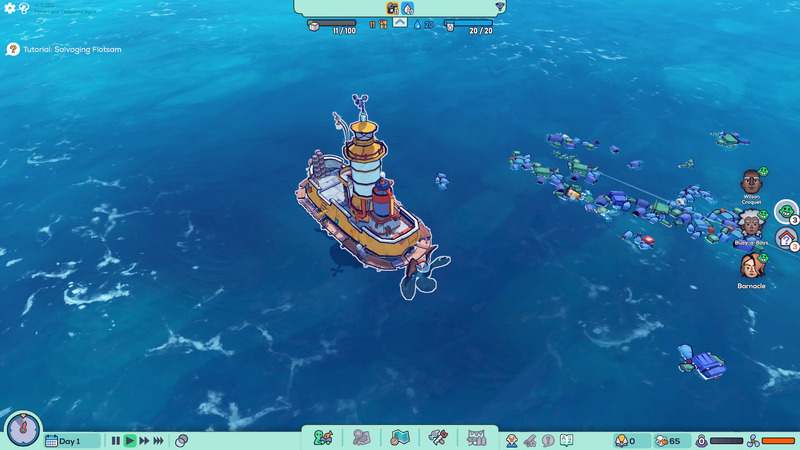Click the green smiley drifters filter button
Image resolution: width=800 pixels, height=450 pixels.
[x=787, y=211]
